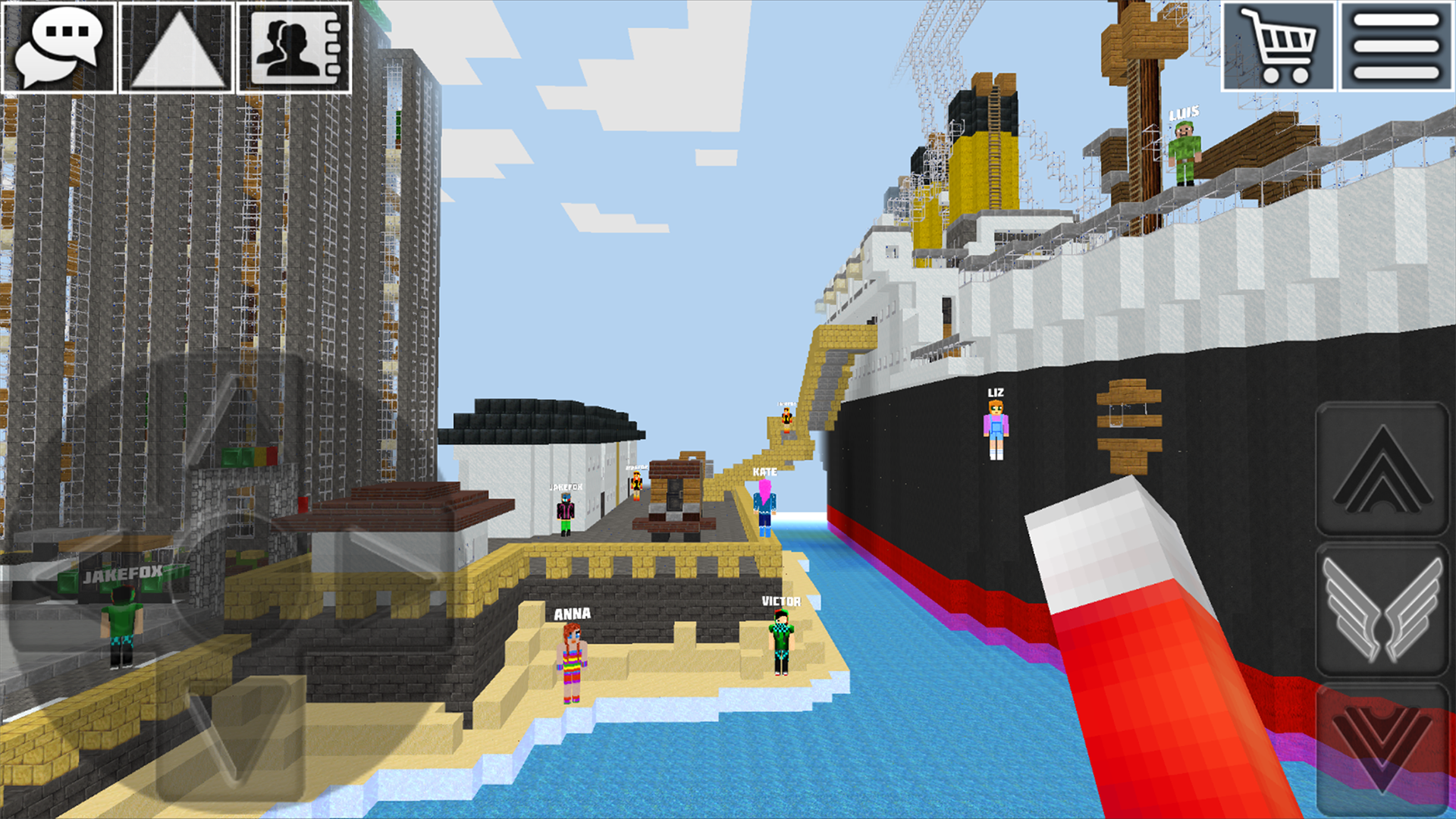Tap the minecart on the pier
This screenshot has height=819, width=1456.
pyautogui.click(x=673, y=497)
